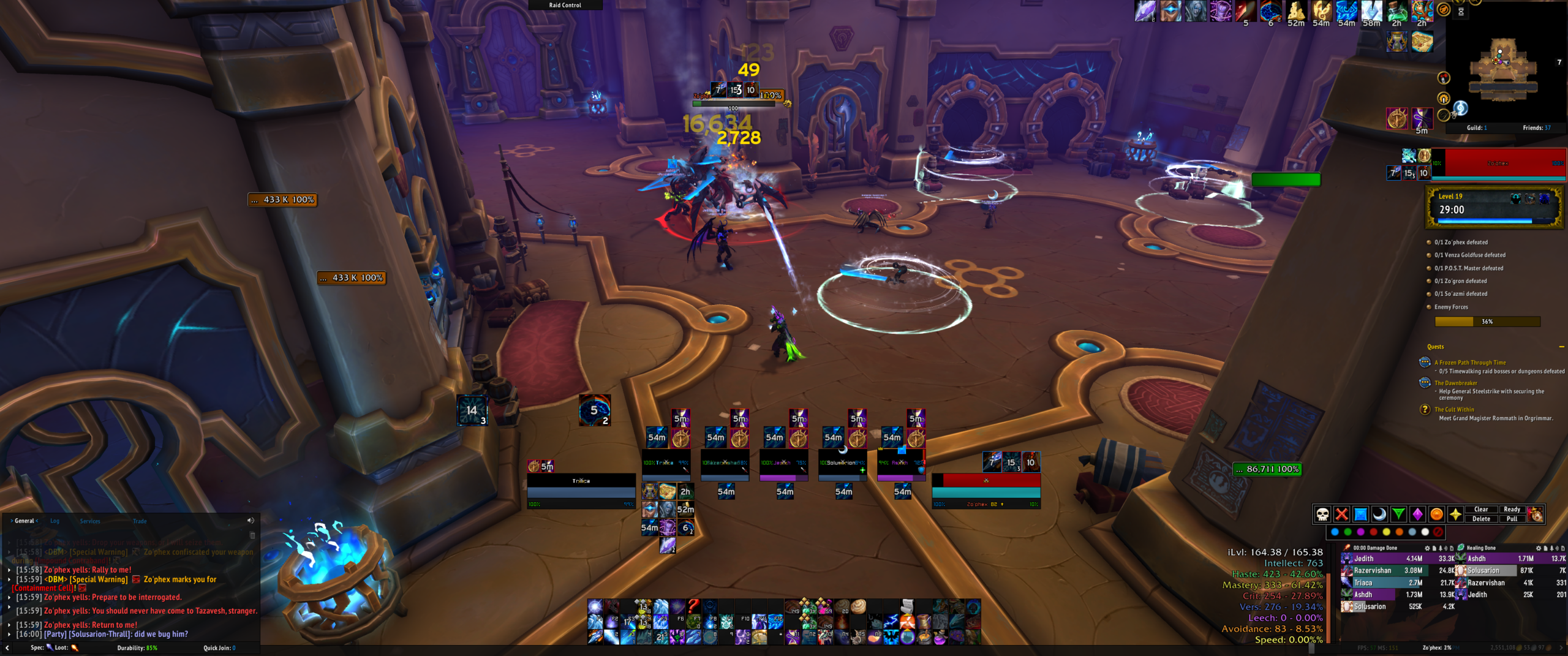
Task: Start a Ready check
Action: coord(1512,510)
